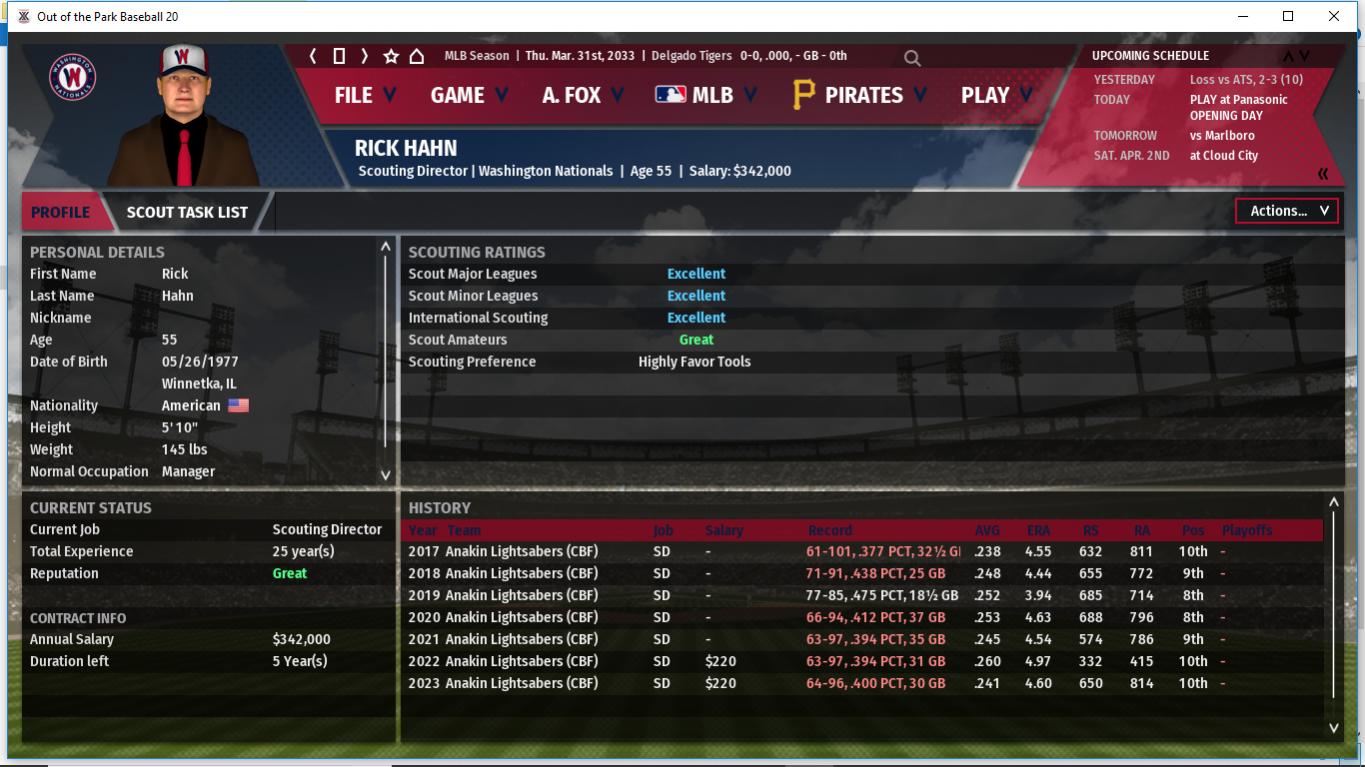Maximize the game window
1365x767 pixels.
(1288, 16)
